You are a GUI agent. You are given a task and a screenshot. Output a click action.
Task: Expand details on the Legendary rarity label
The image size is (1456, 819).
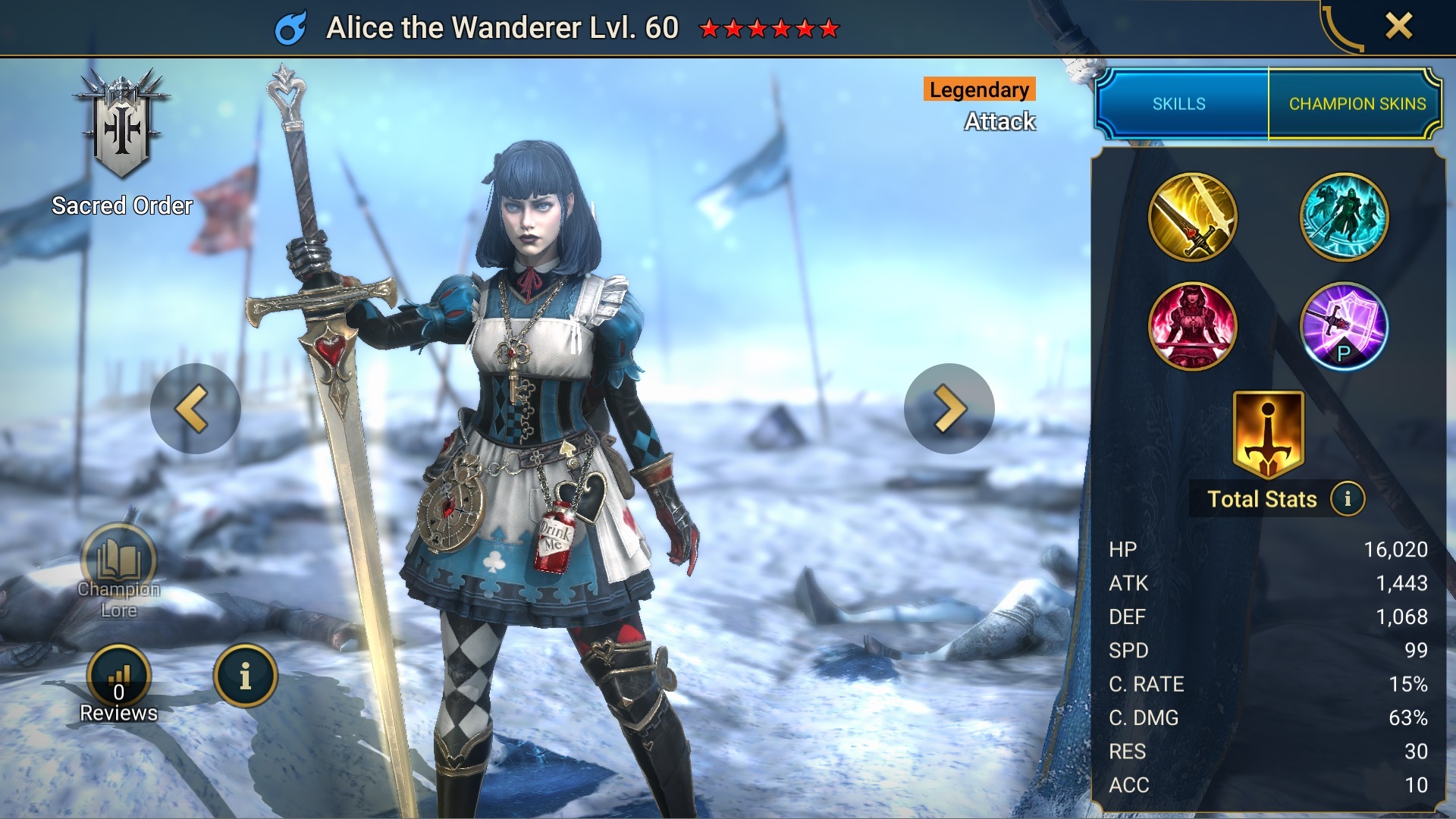point(979,89)
